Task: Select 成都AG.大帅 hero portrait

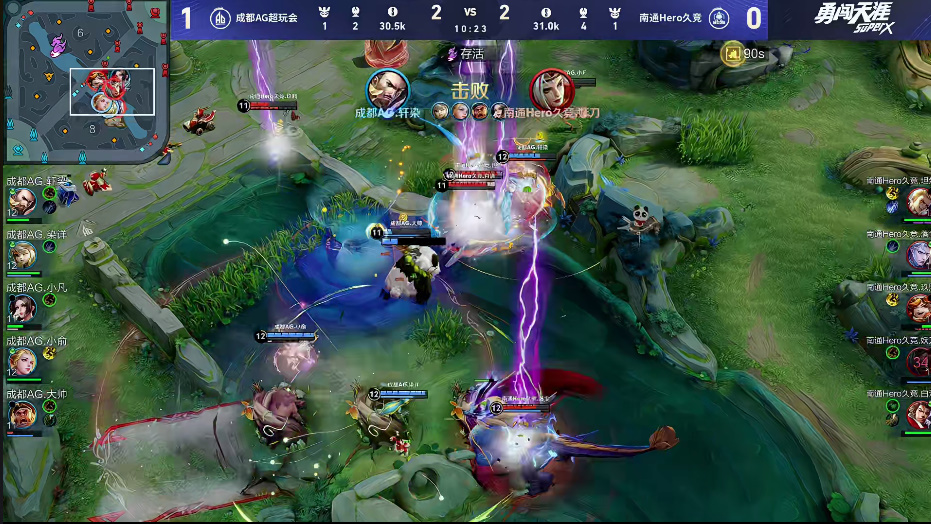Action: pos(22,413)
